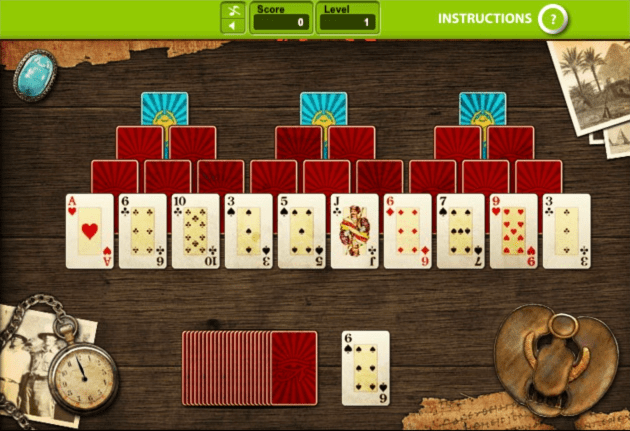Choose the black 7 card
The image size is (630, 431).
coord(460,231)
